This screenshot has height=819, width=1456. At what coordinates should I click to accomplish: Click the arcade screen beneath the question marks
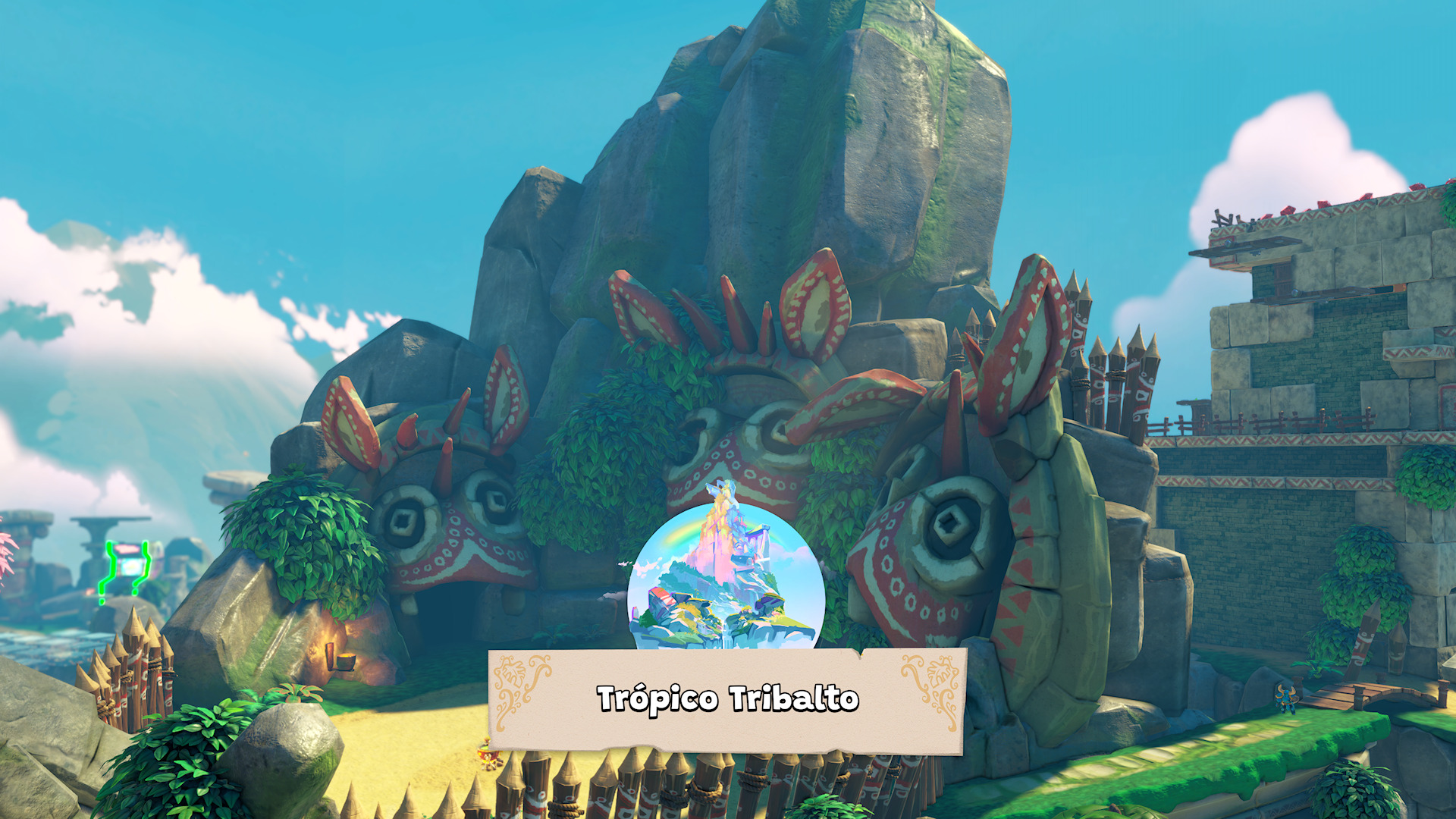130,566
